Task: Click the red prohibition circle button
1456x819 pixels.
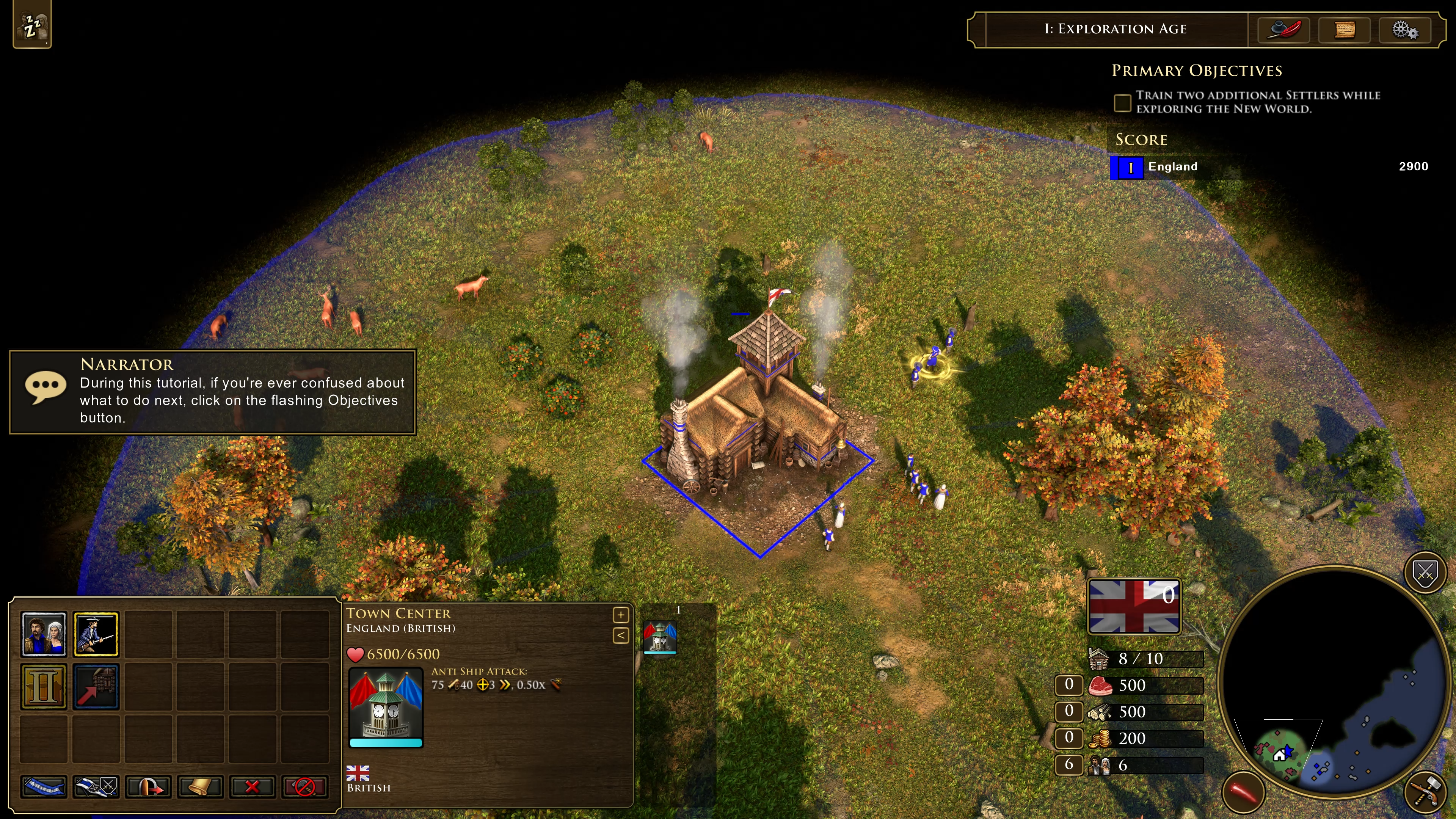Action: click(304, 786)
